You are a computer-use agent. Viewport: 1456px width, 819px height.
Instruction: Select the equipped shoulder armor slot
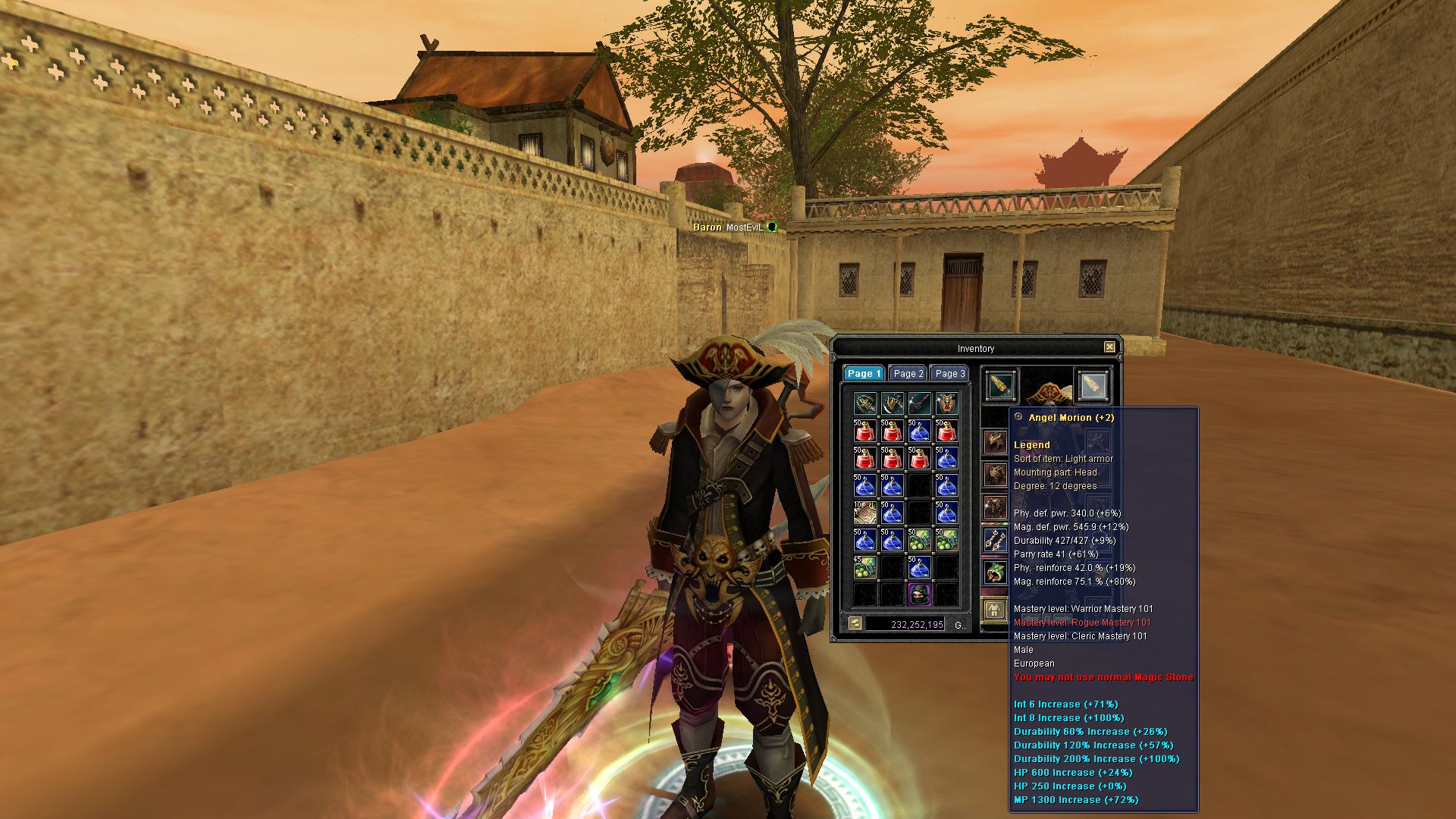tap(995, 442)
